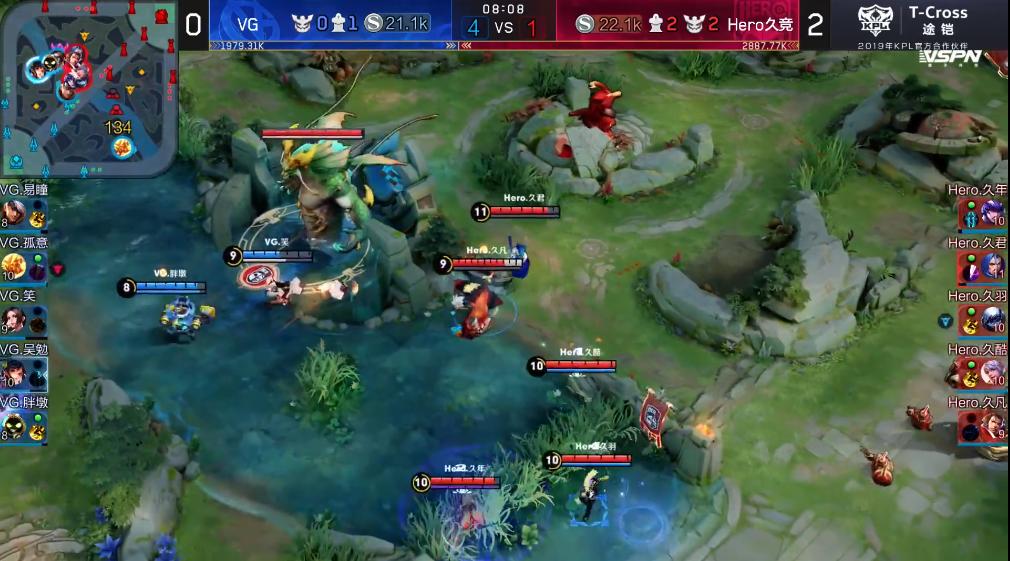Select Hero.久年's hero portrait

[x=995, y=213]
